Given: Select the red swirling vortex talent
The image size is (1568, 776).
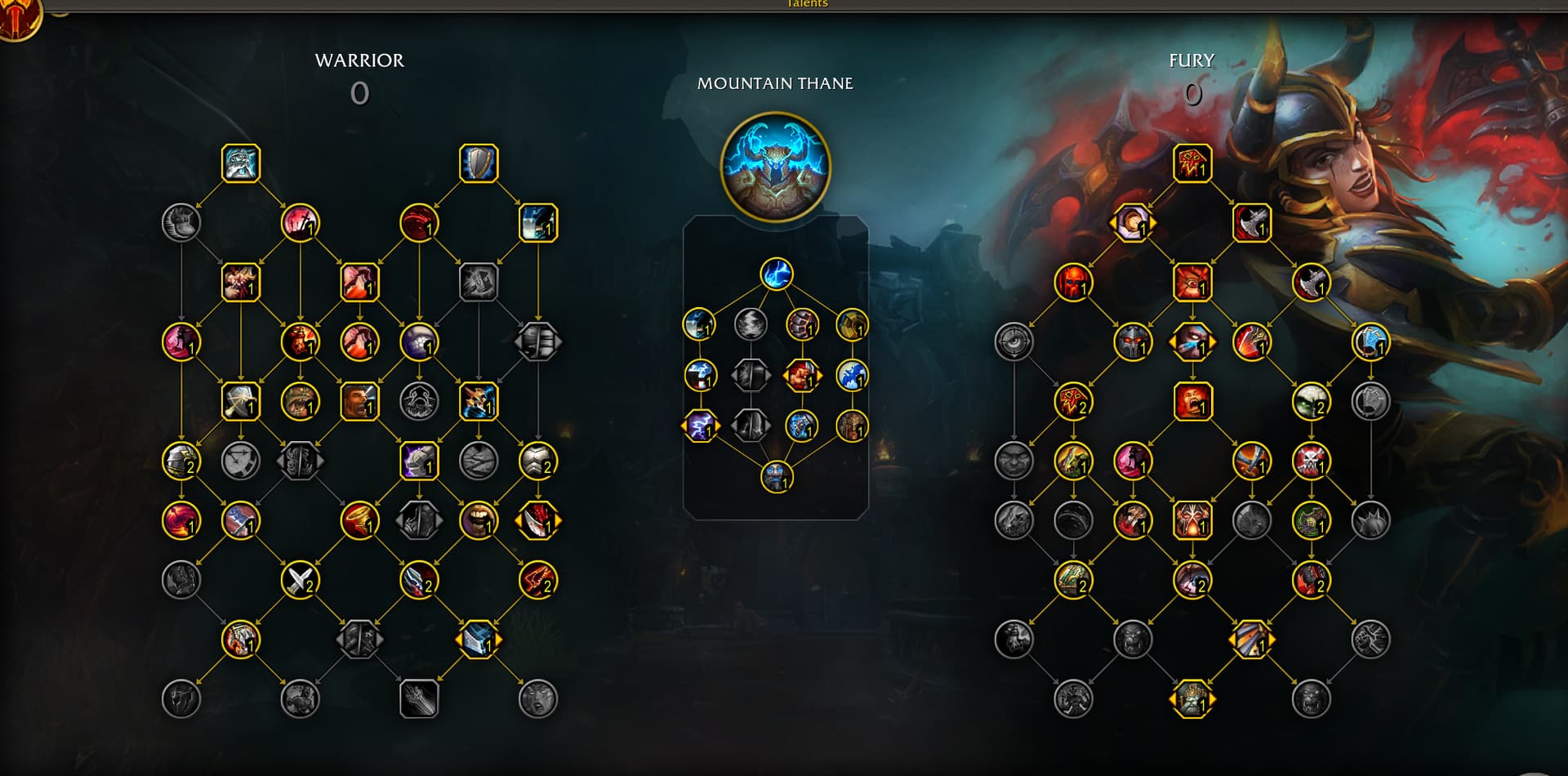Looking at the screenshot, I should [x=181, y=520].
